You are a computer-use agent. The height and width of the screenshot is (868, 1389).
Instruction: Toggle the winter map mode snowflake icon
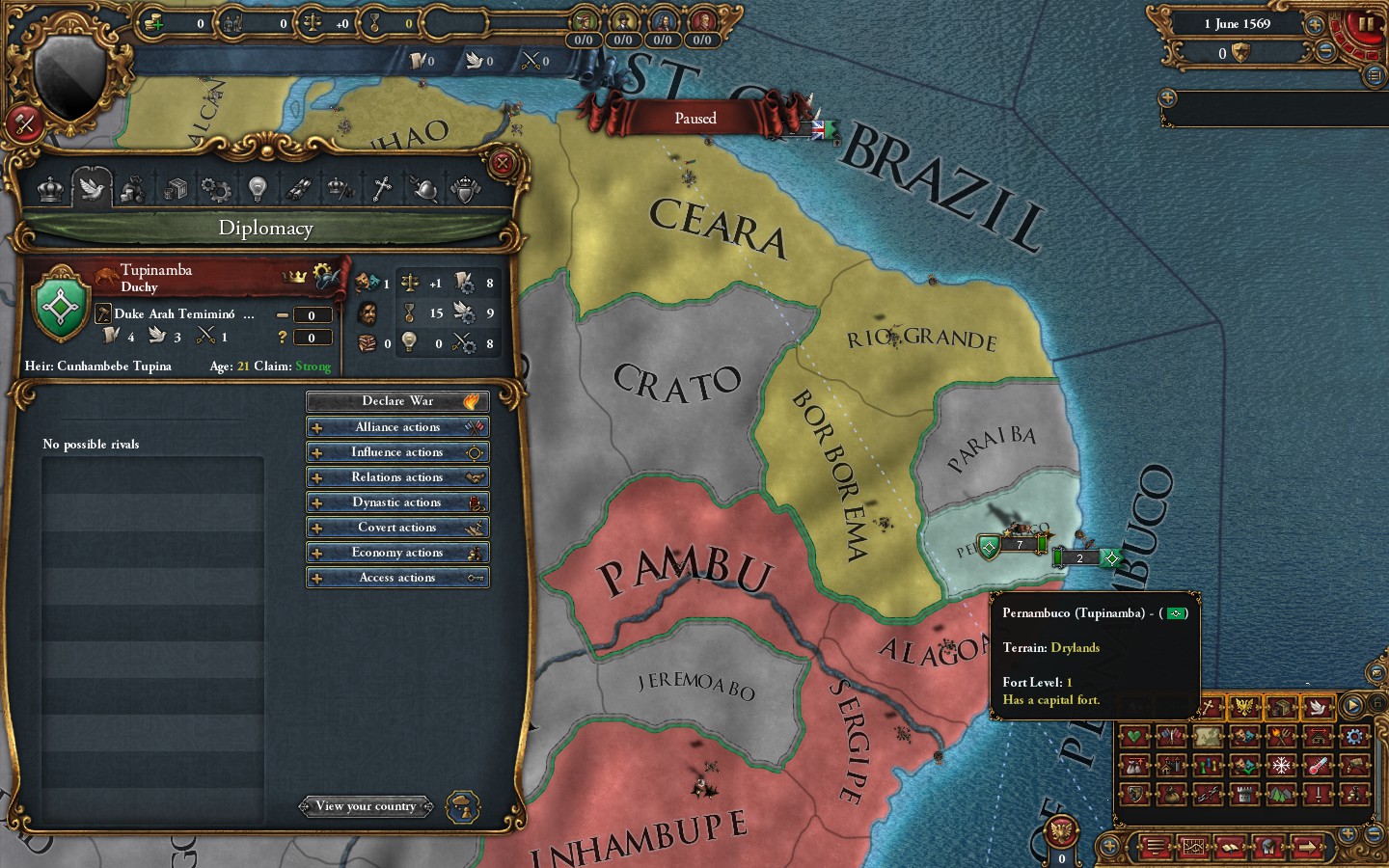pos(1281,766)
